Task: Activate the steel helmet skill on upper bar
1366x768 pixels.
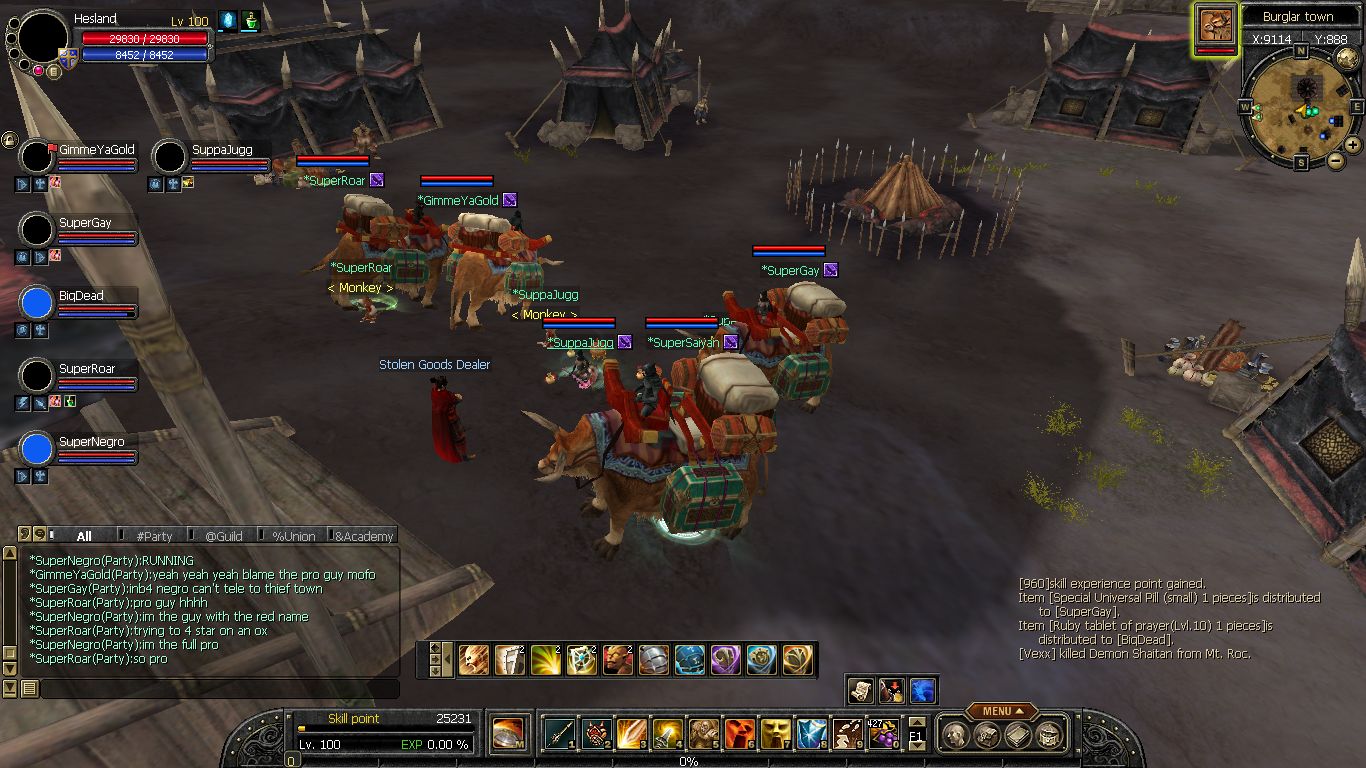Action: 654,660
